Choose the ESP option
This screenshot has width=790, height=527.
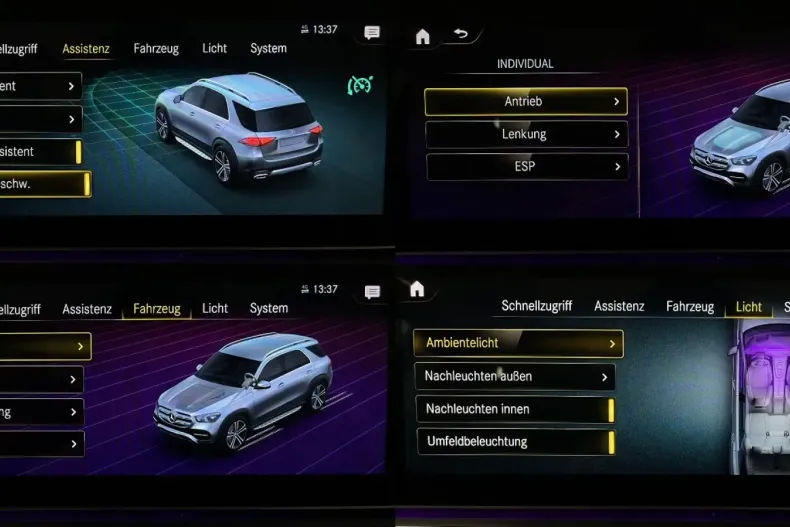coord(525,167)
